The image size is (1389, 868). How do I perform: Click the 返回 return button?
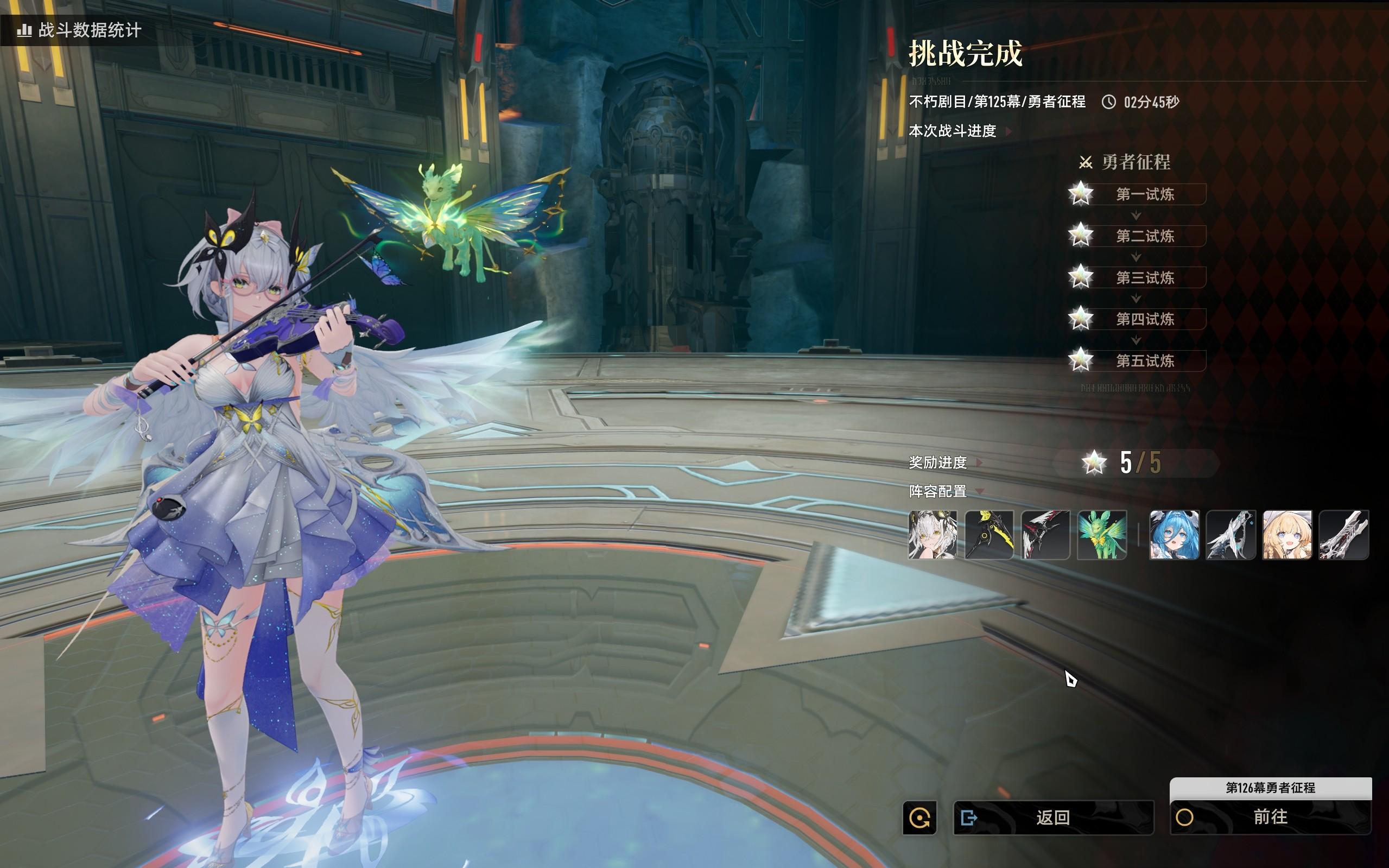click(1052, 817)
